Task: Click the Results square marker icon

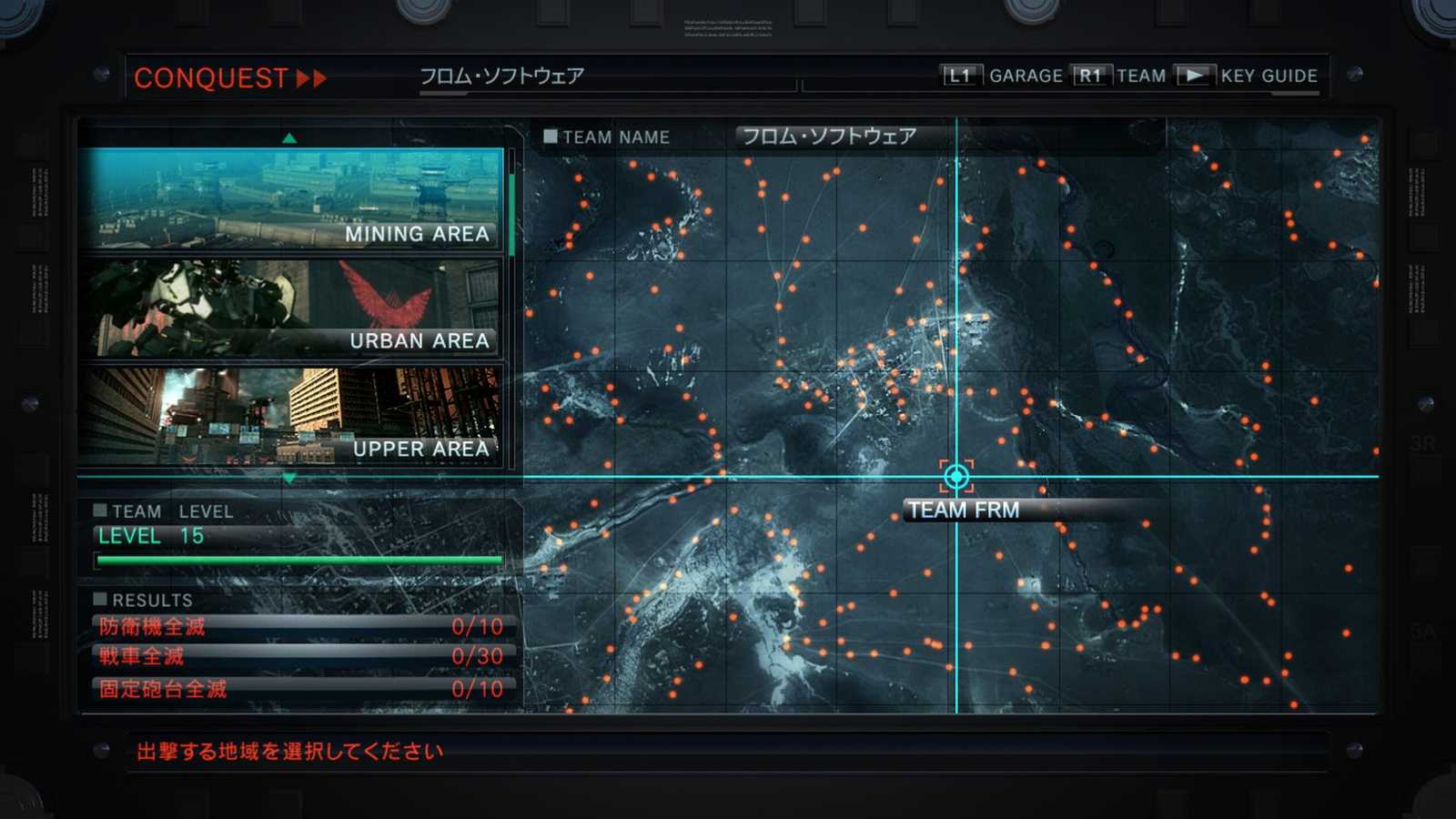Action: [x=99, y=598]
